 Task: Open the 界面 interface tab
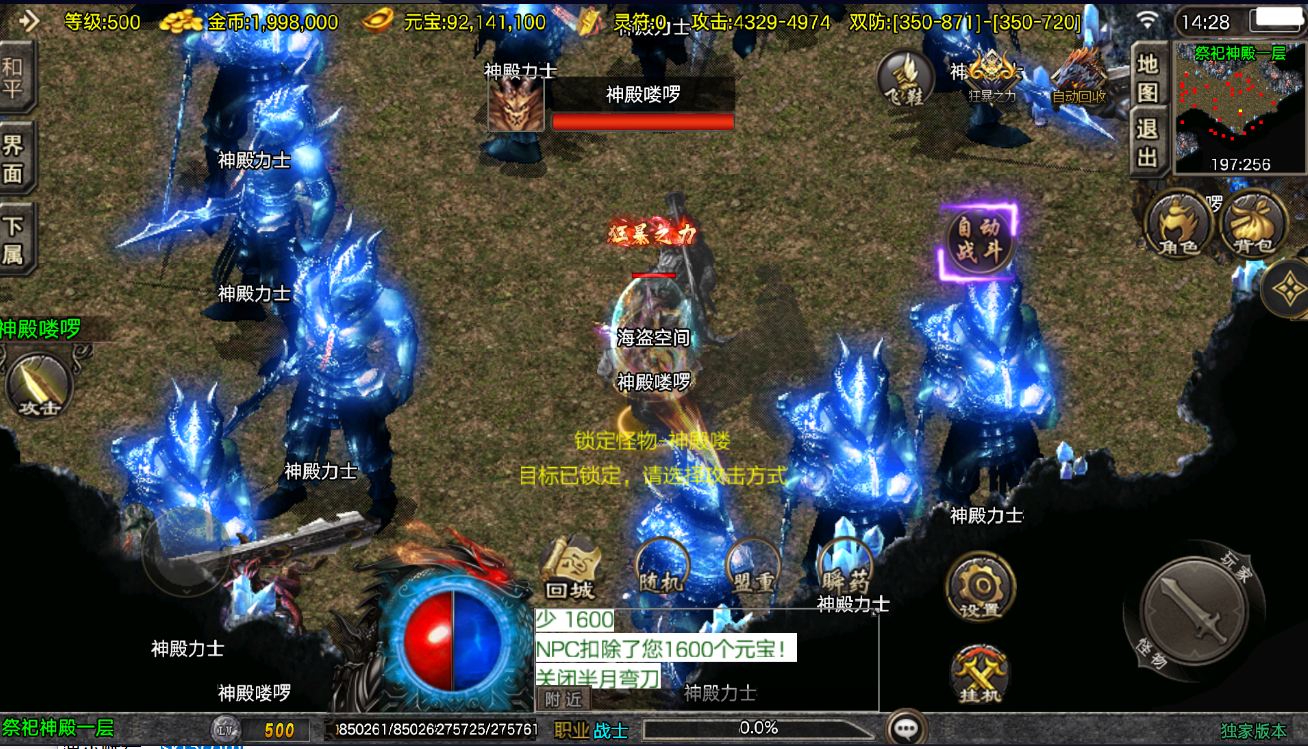14,159
